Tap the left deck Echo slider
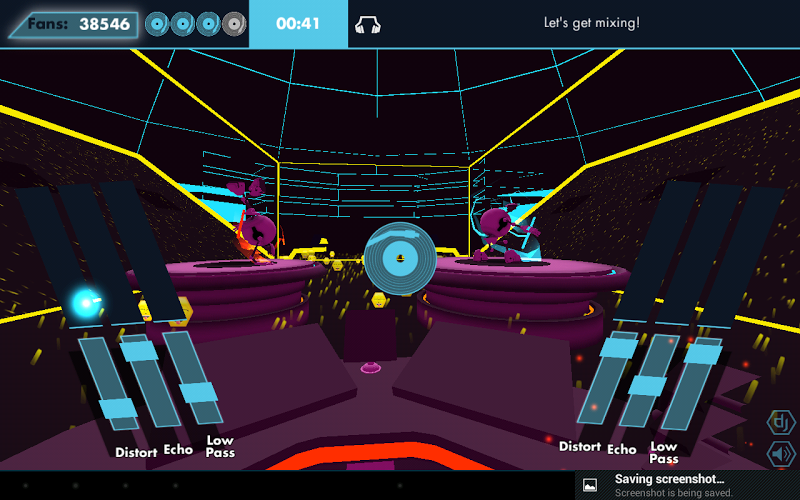 [x=140, y=352]
